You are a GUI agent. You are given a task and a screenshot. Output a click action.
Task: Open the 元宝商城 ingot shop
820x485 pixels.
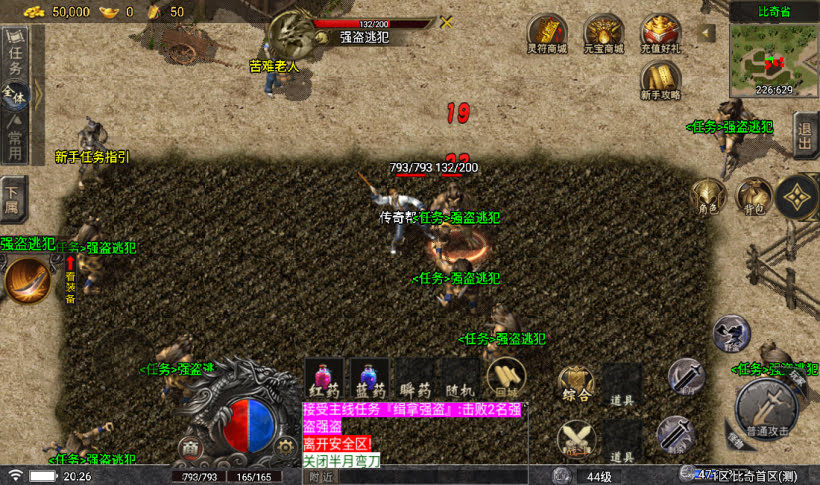pos(603,33)
